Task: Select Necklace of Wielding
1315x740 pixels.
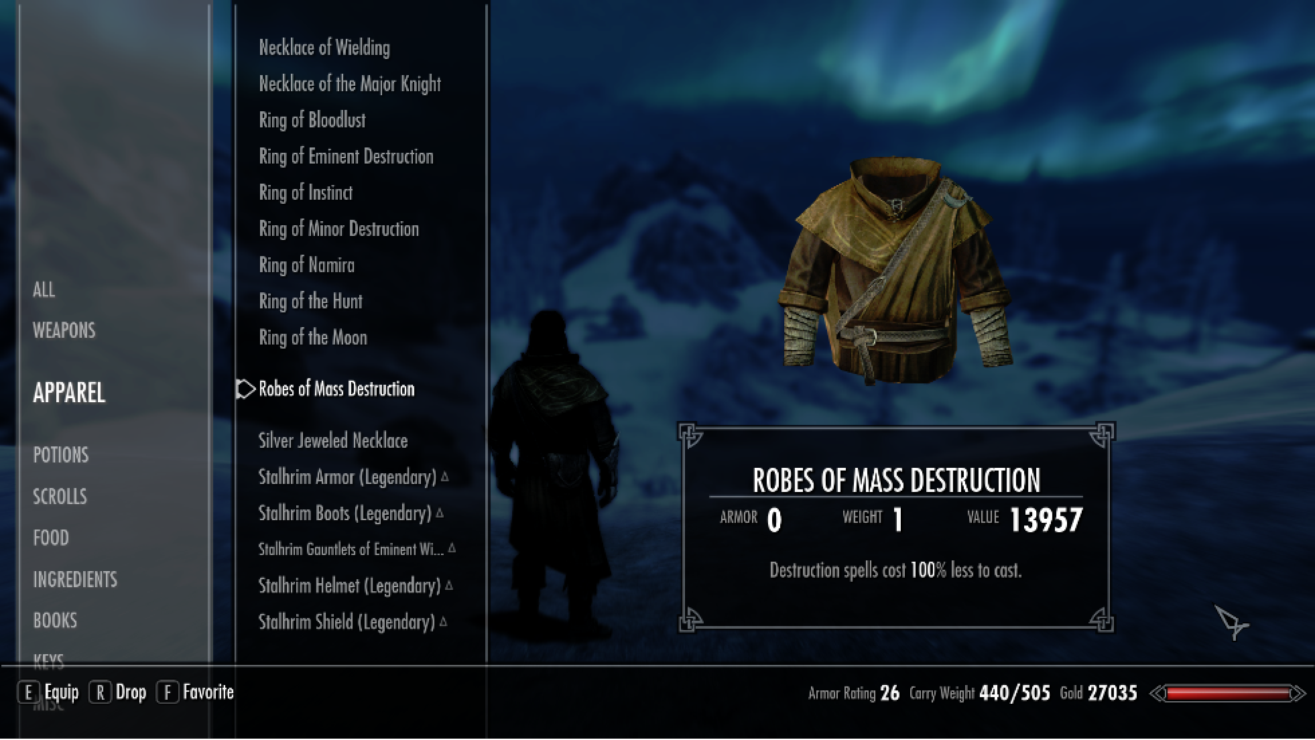Action: pos(323,47)
